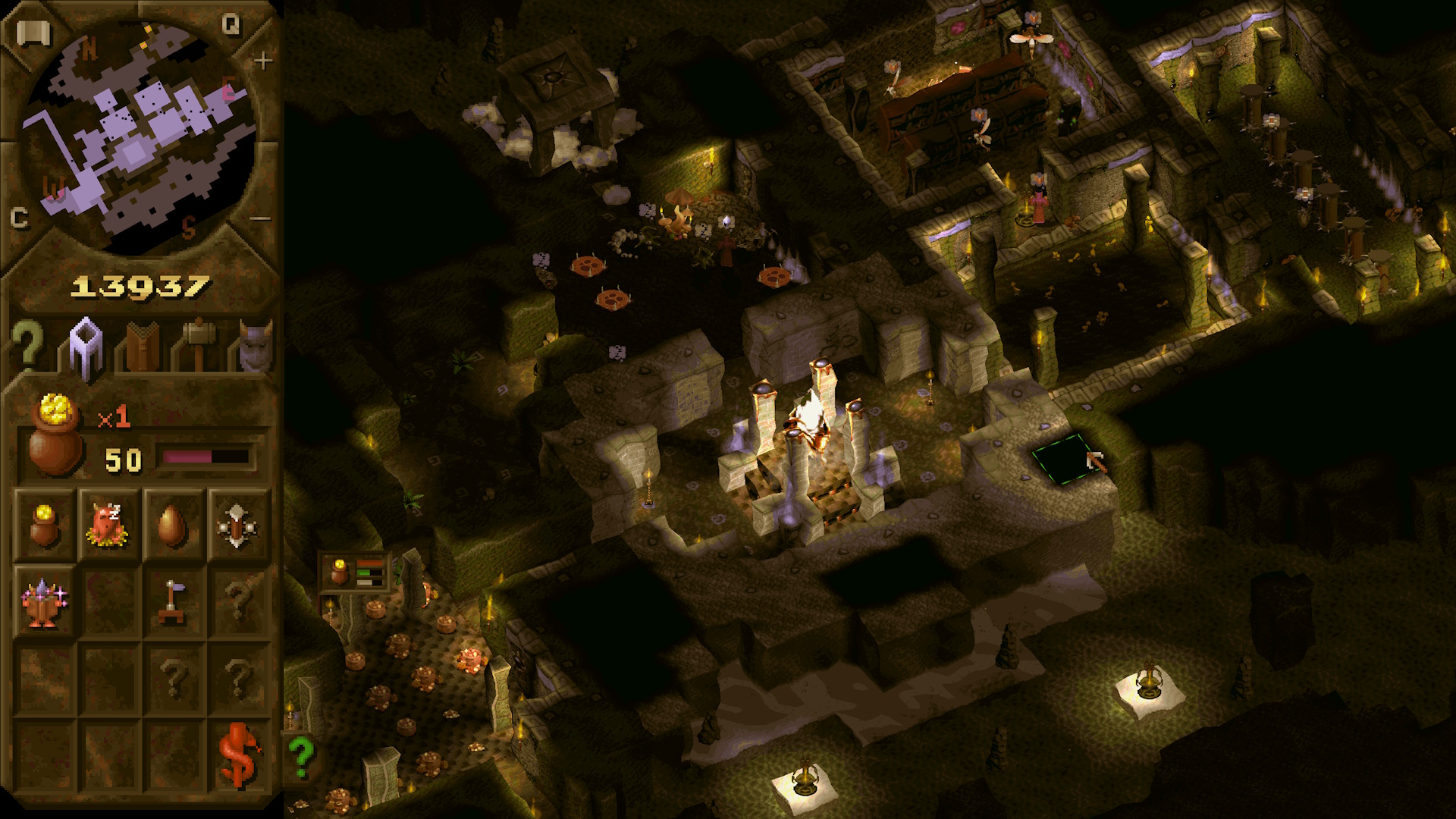1456x819 pixels.
Task: Click the dungeon minimap
Action: (140, 136)
